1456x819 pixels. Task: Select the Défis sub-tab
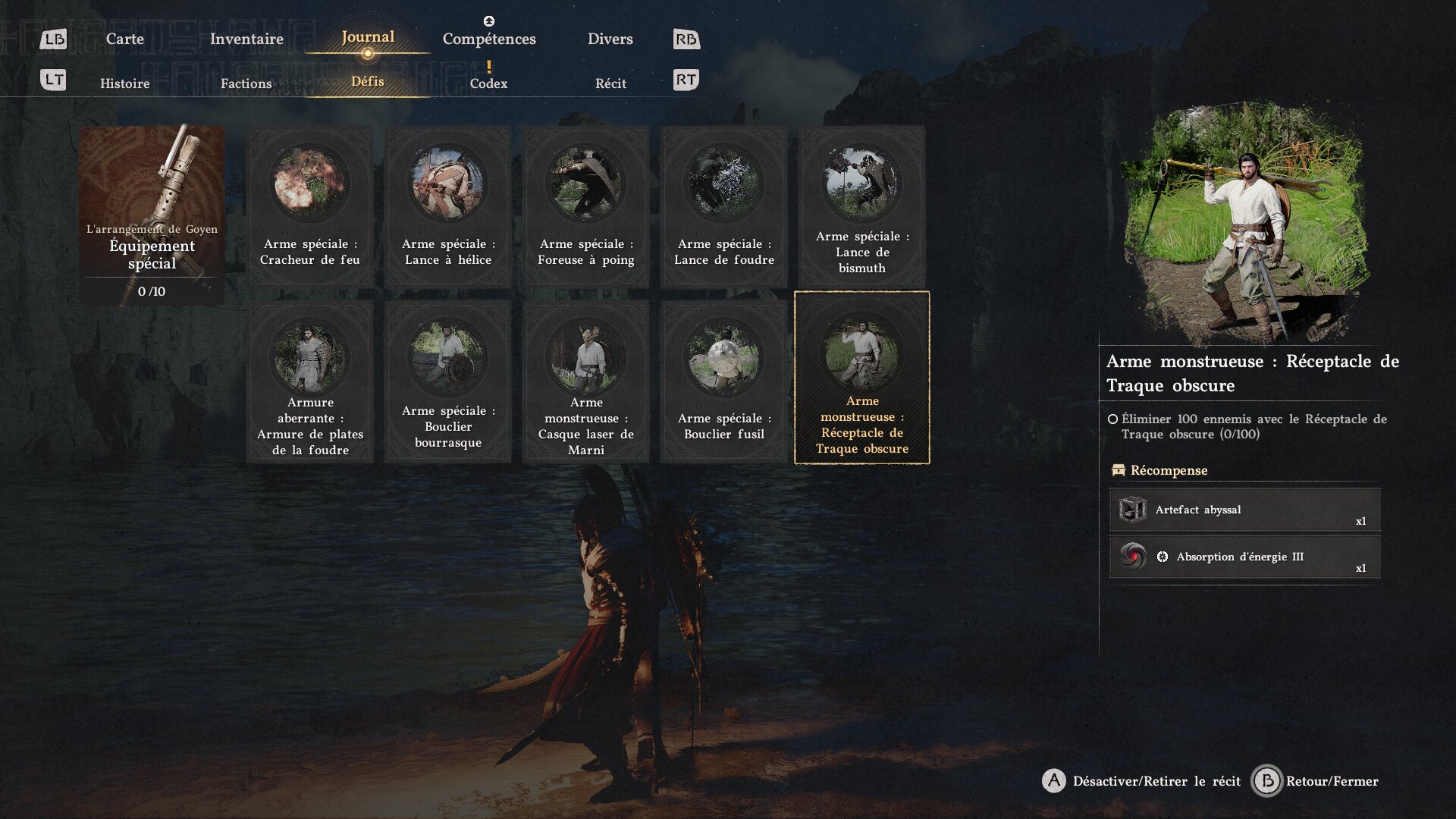pos(368,82)
